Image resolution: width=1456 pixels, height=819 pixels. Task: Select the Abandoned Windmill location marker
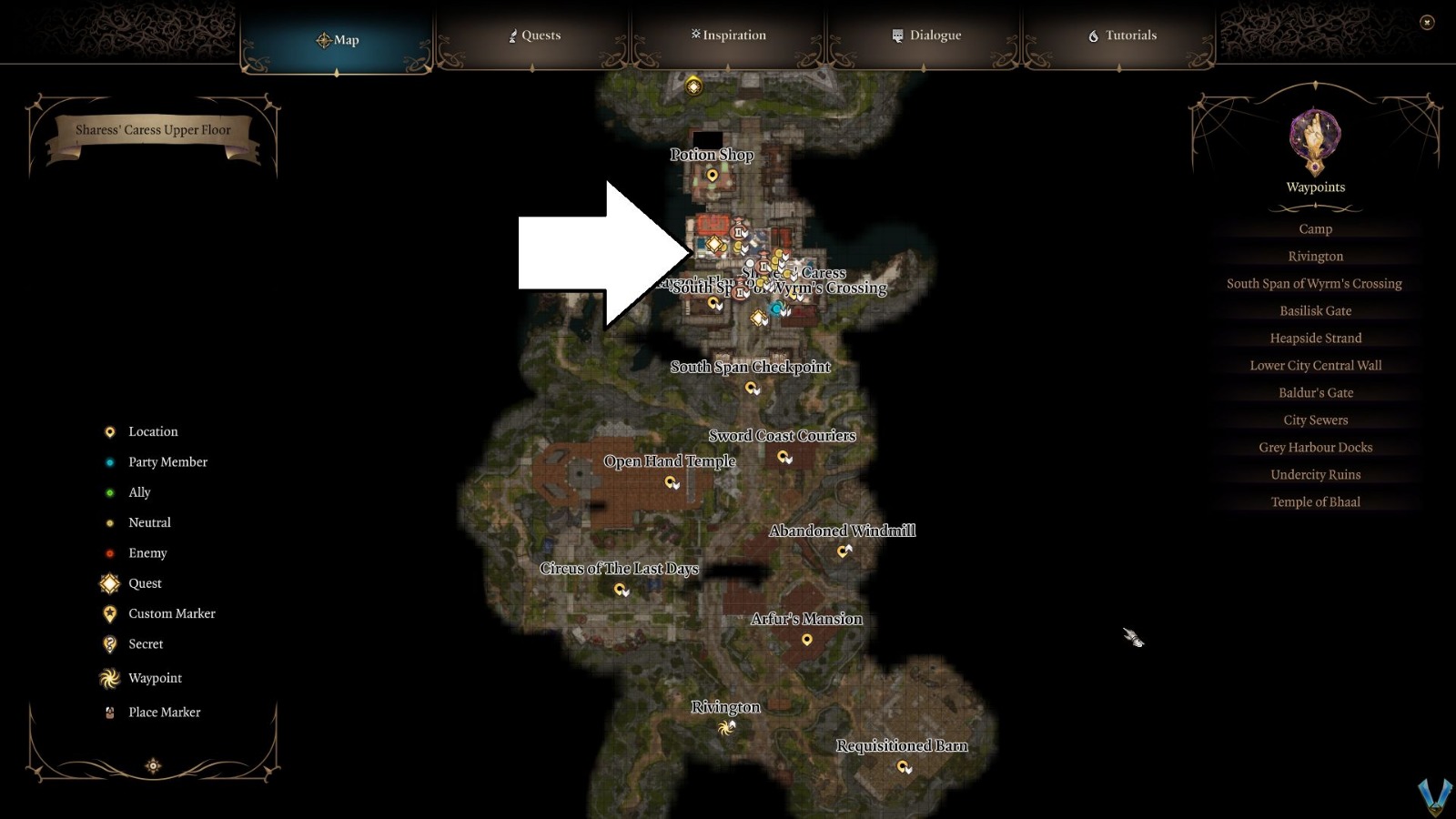[843, 550]
